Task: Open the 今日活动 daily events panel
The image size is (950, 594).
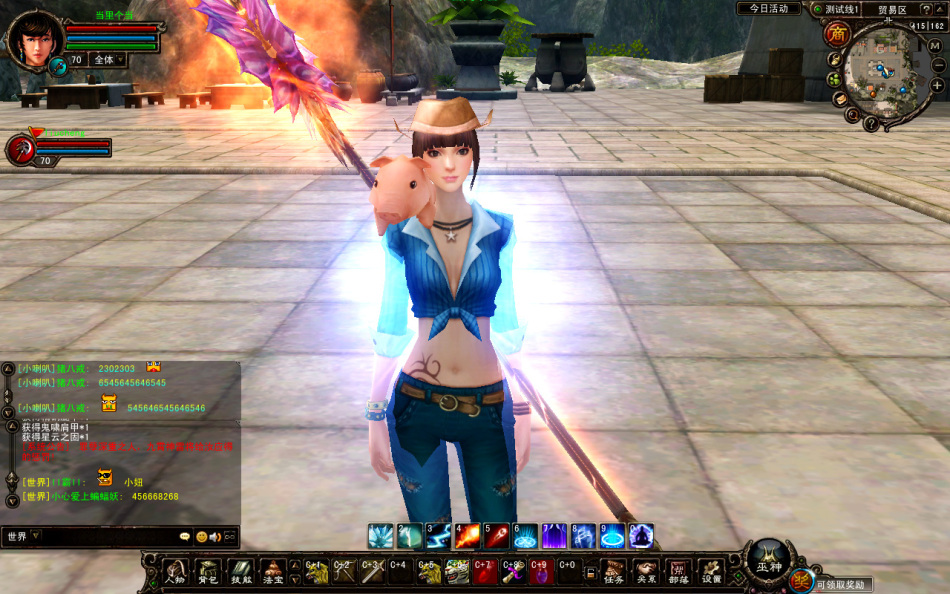Action: point(769,9)
